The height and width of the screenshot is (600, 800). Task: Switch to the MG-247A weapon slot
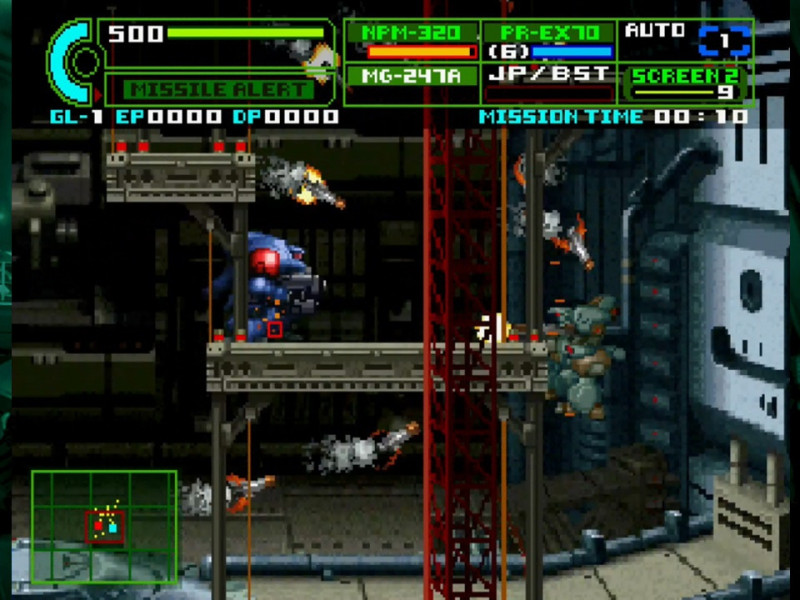click(x=413, y=76)
